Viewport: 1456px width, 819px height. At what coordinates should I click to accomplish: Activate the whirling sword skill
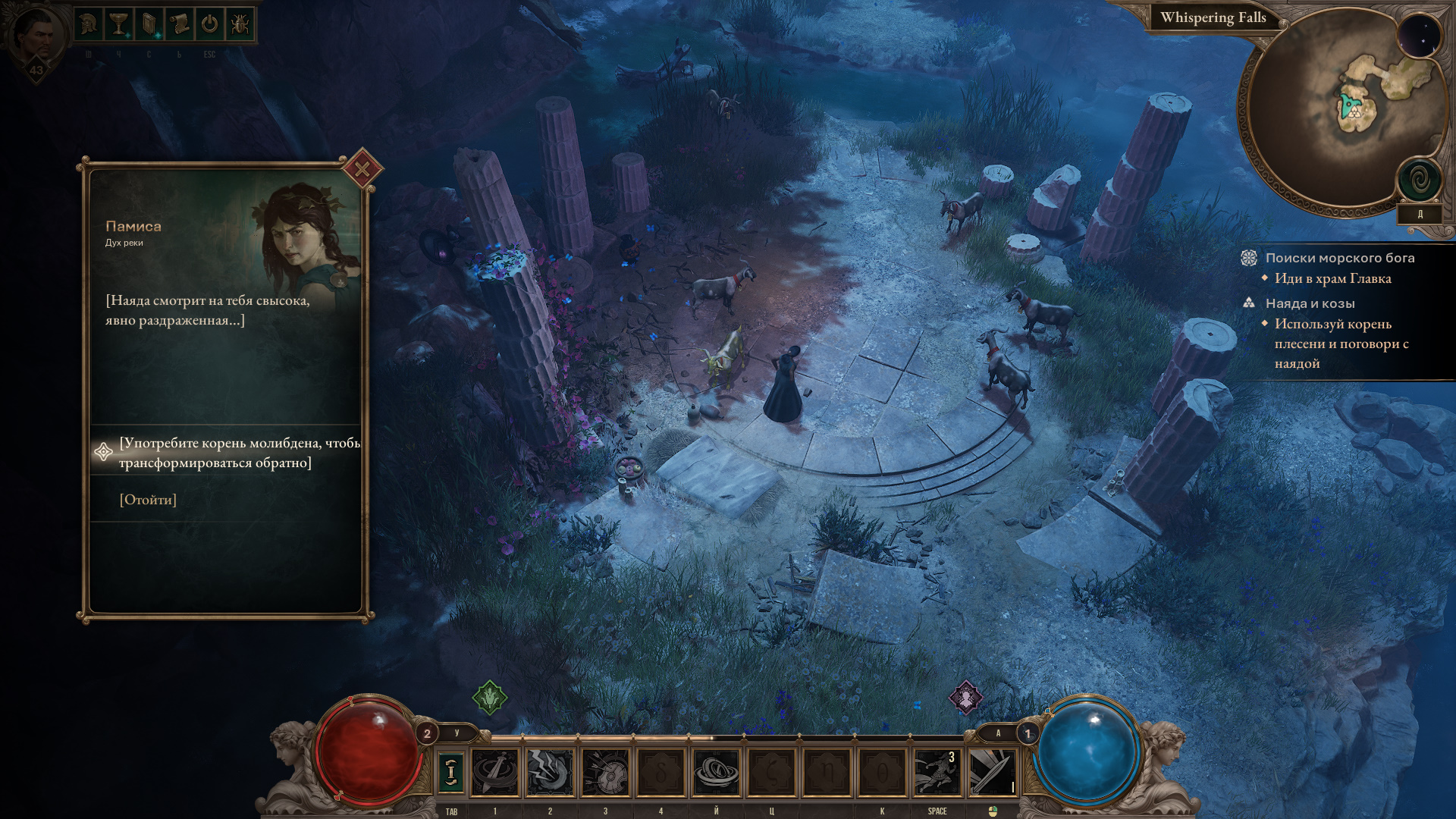(x=495, y=772)
